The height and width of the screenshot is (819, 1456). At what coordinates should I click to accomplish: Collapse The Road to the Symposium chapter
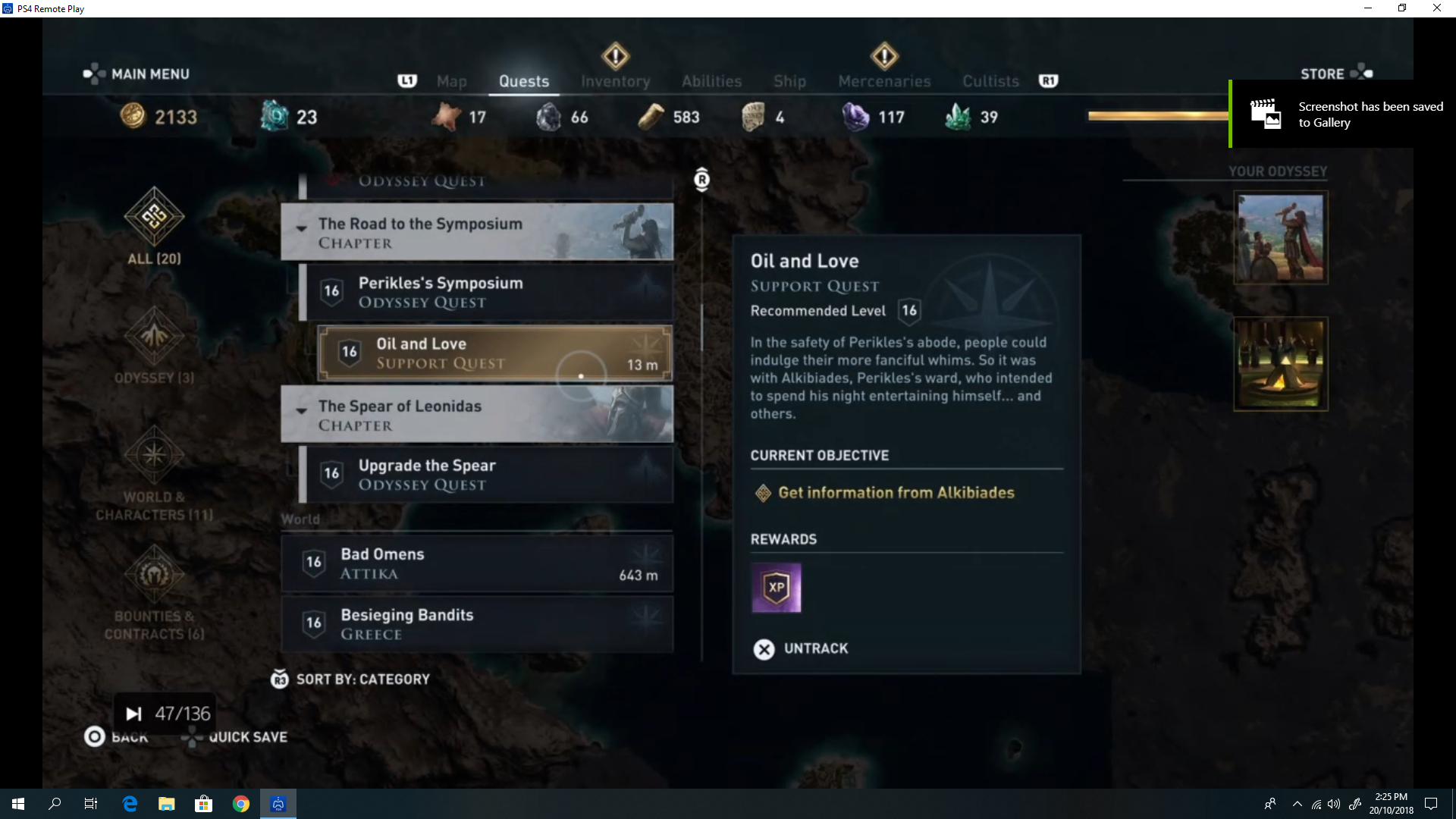tap(302, 228)
